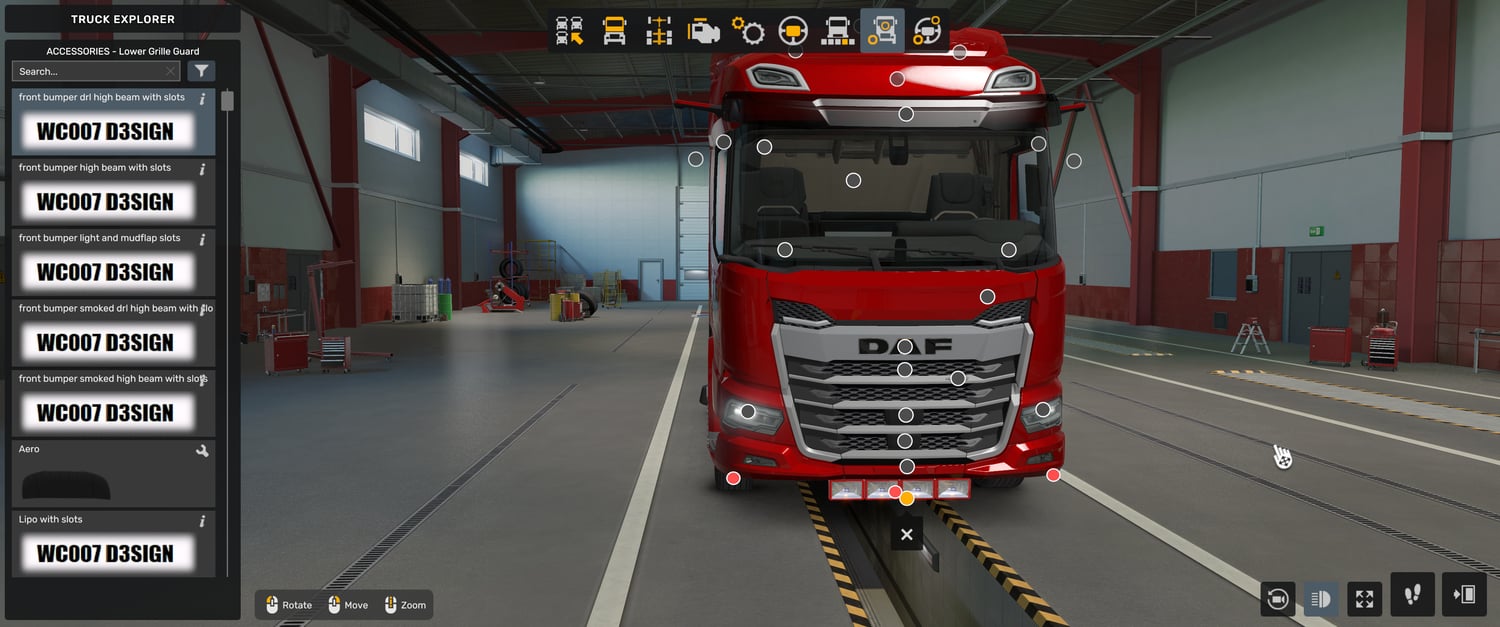Open the transmission gears category
The width and height of the screenshot is (1500, 627).
pyautogui.click(x=748, y=31)
